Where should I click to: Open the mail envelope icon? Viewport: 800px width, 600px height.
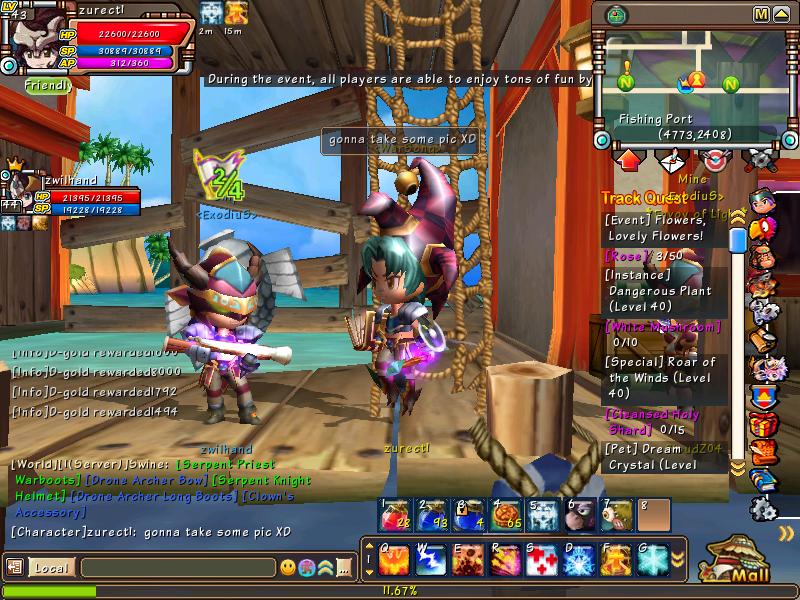pyautogui.click(x=673, y=159)
